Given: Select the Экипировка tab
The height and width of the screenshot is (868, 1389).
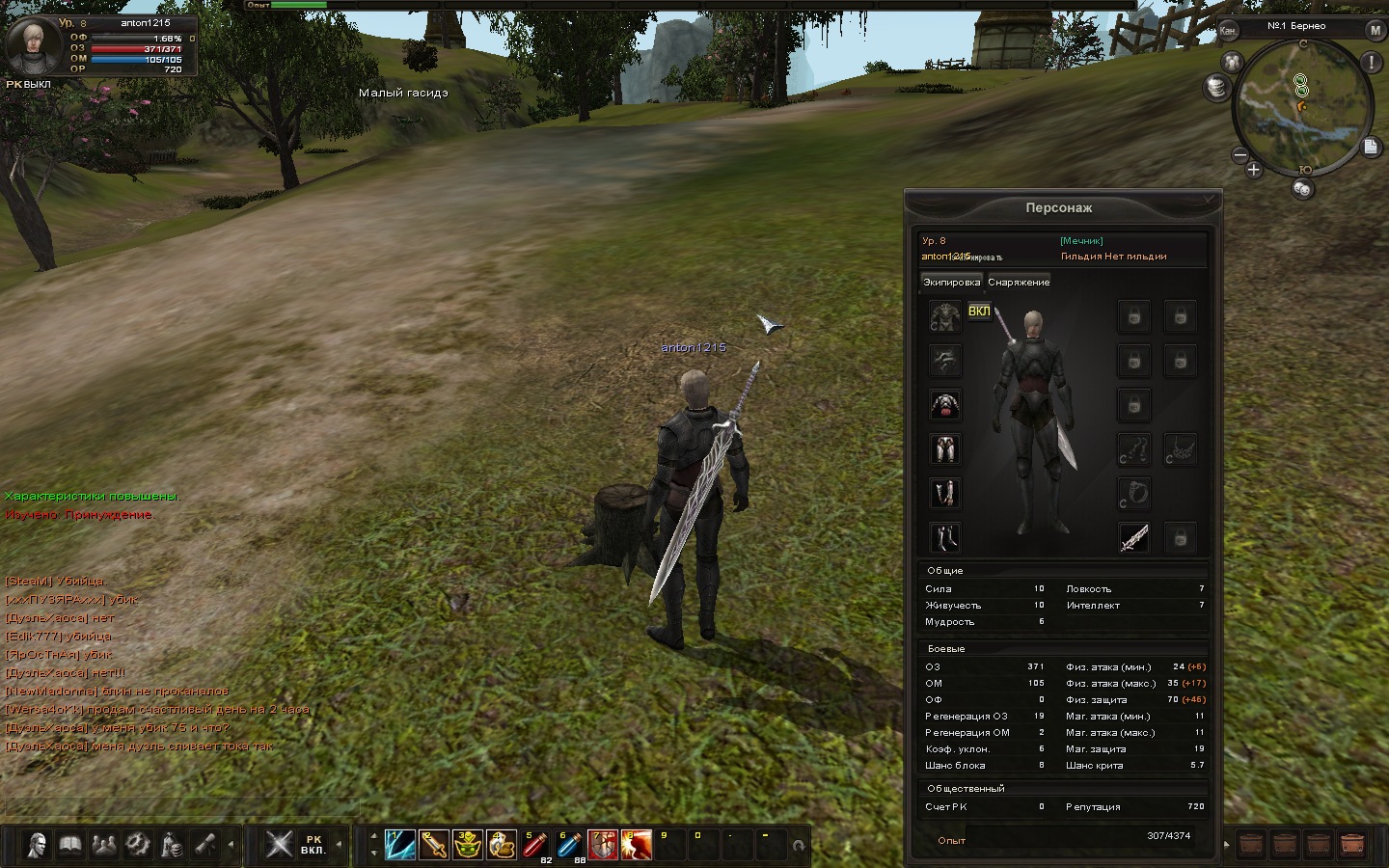Looking at the screenshot, I should [951, 282].
